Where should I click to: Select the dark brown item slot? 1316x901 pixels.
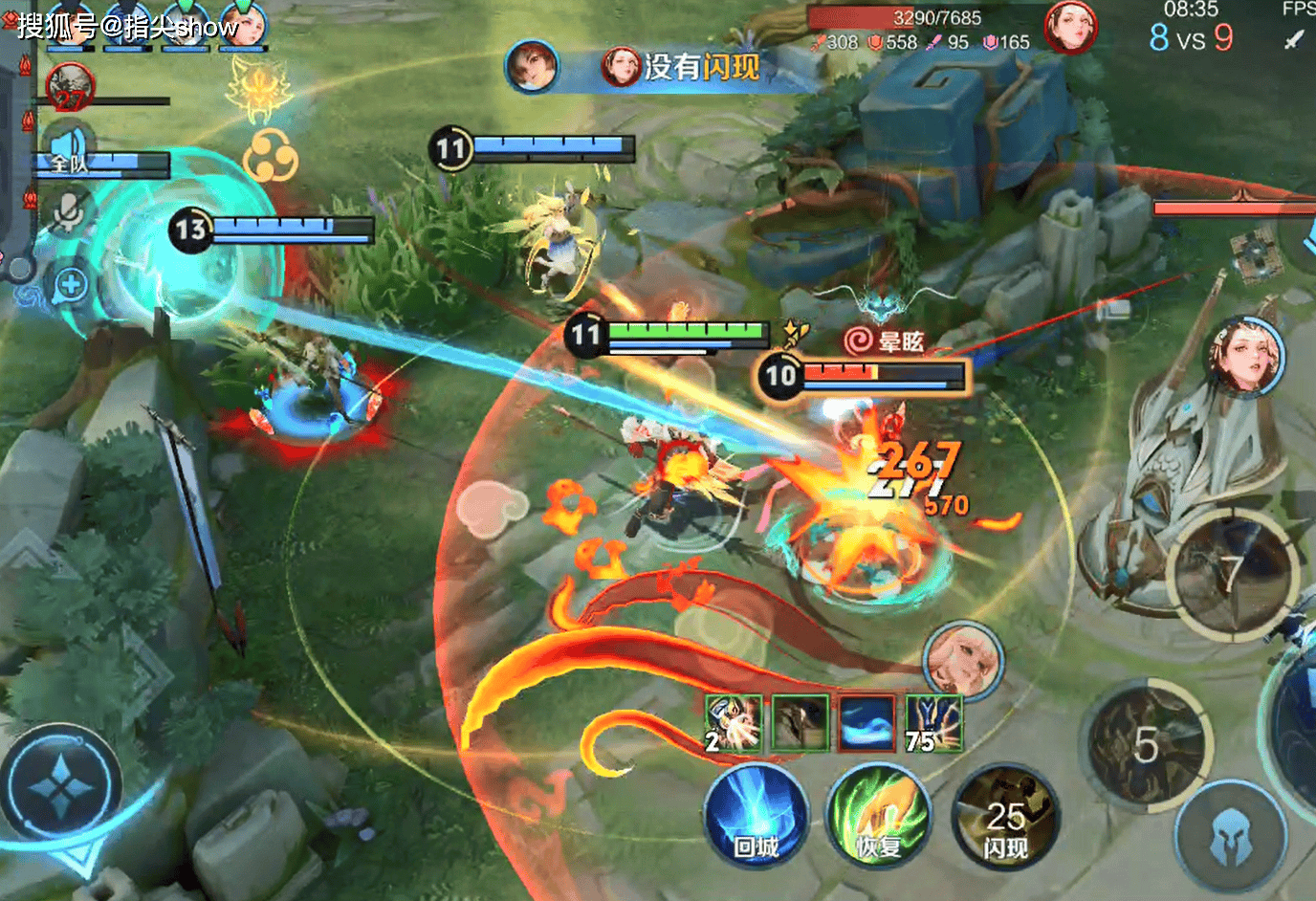(x=800, y=723)
